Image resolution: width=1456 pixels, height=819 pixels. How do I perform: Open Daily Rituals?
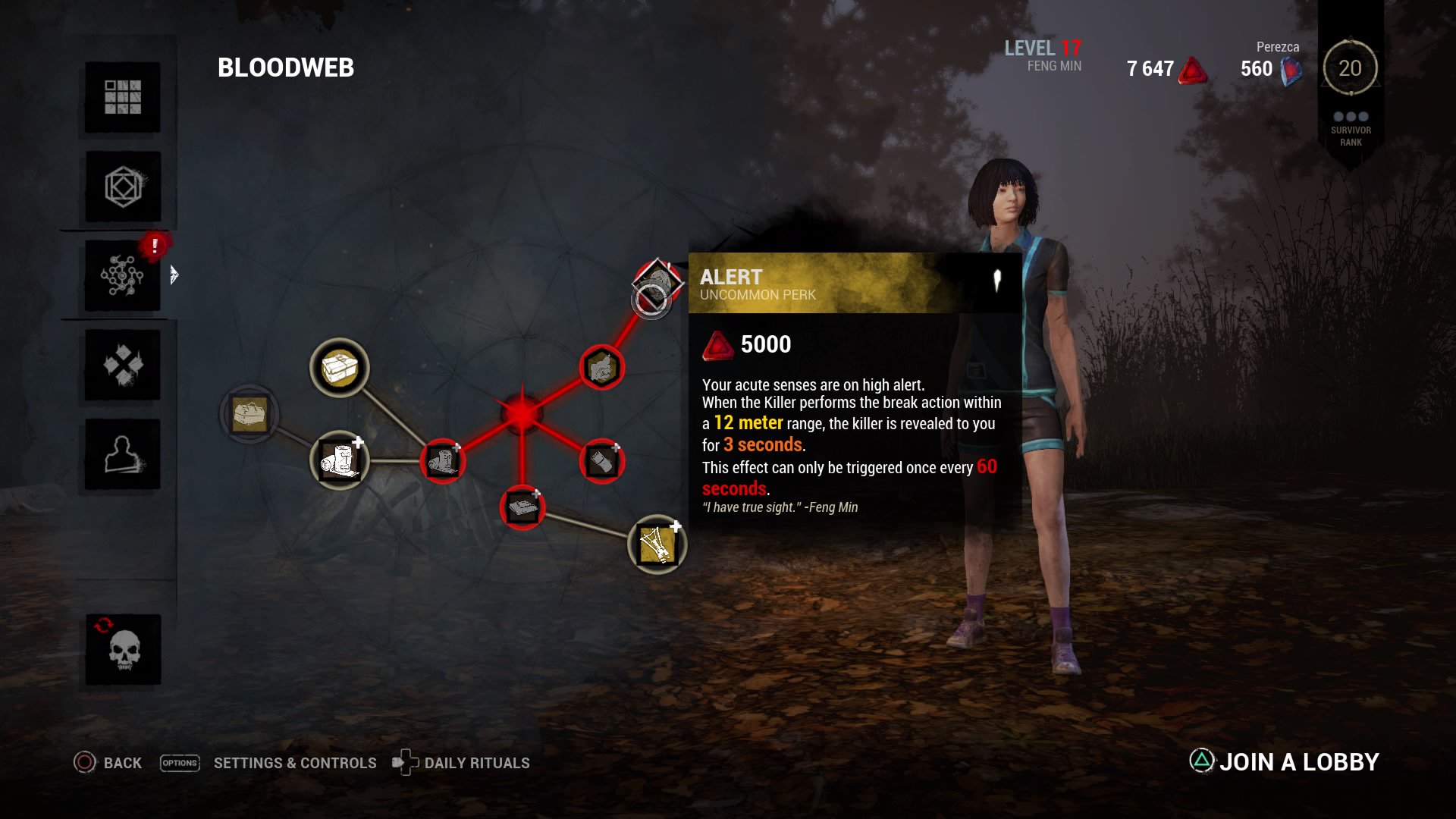click(x=477, y=763)
